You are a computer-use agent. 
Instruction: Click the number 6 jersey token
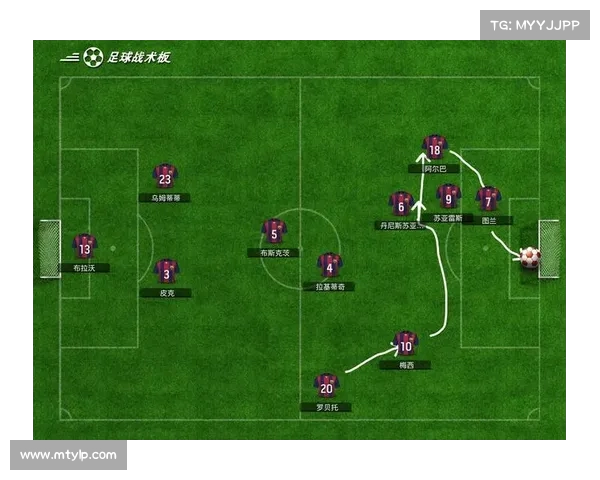(401, 205)
